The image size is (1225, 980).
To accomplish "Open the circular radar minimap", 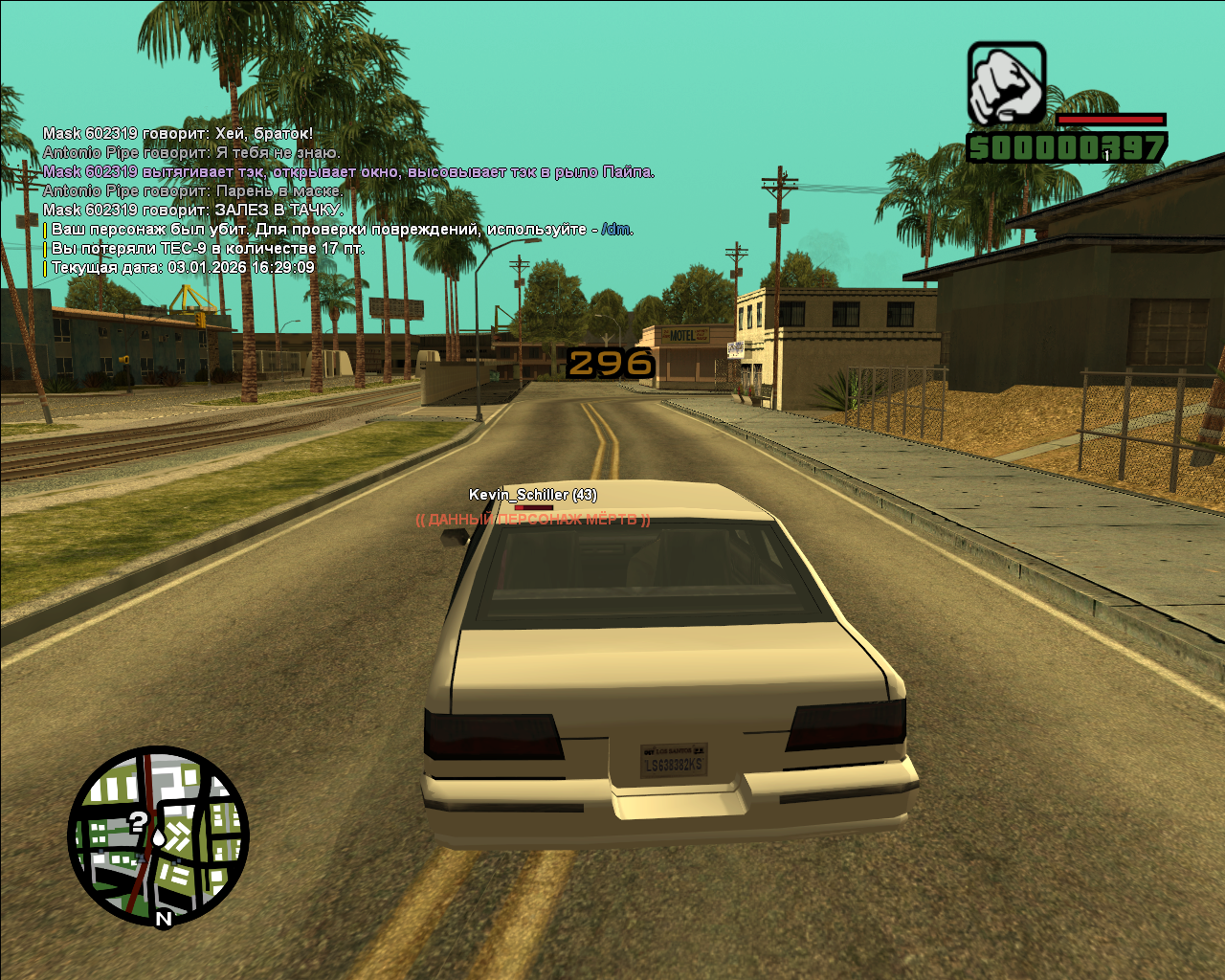I will coord(158,836).
